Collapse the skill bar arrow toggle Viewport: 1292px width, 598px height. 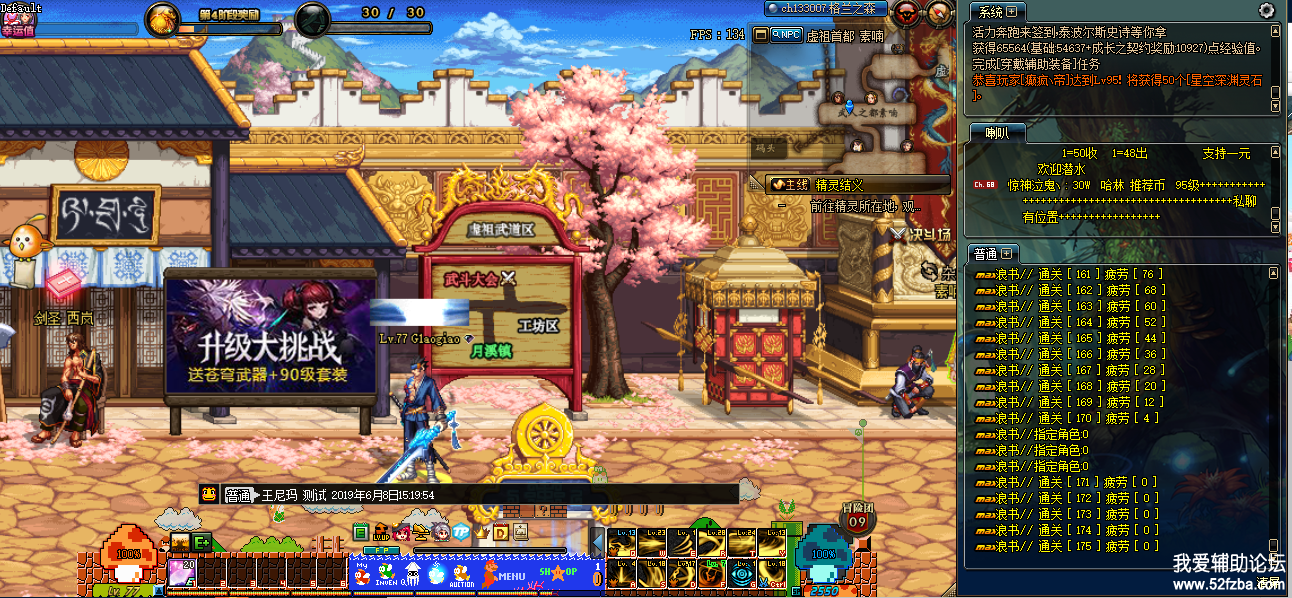[597, 541]
